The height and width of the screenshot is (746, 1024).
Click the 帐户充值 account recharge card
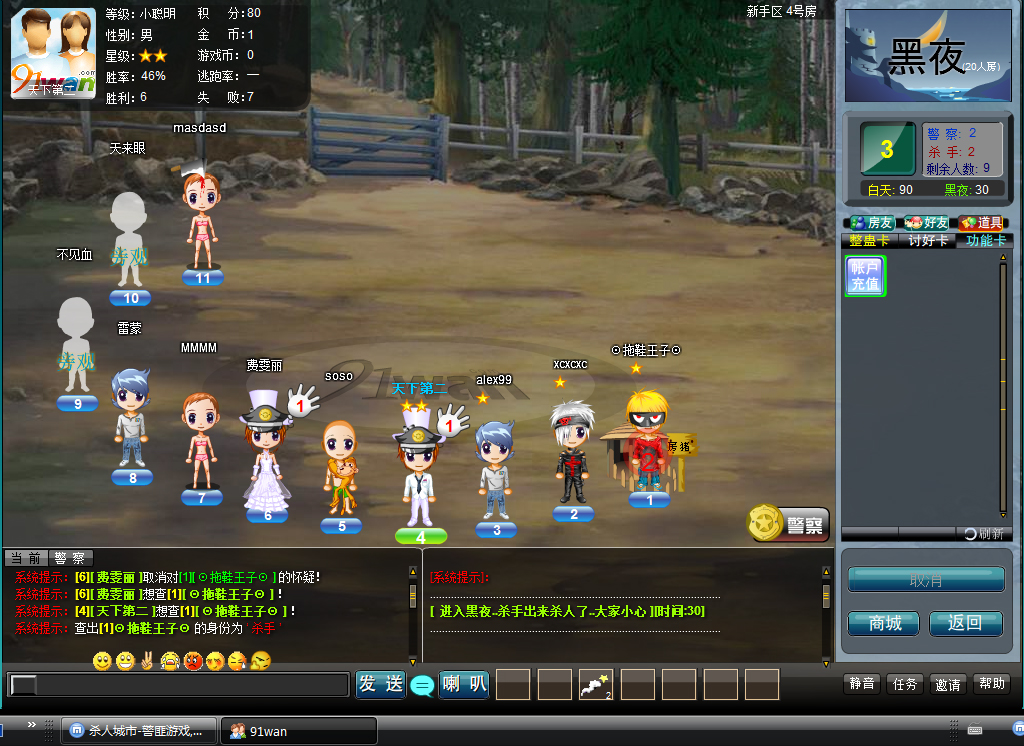[865, 276]
